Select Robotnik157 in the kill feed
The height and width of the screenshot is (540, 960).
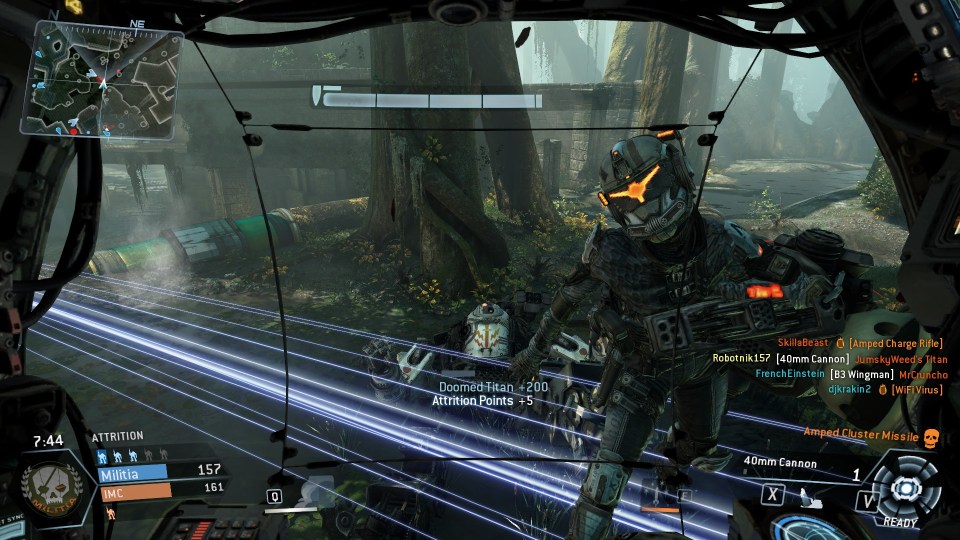[742, 359]
